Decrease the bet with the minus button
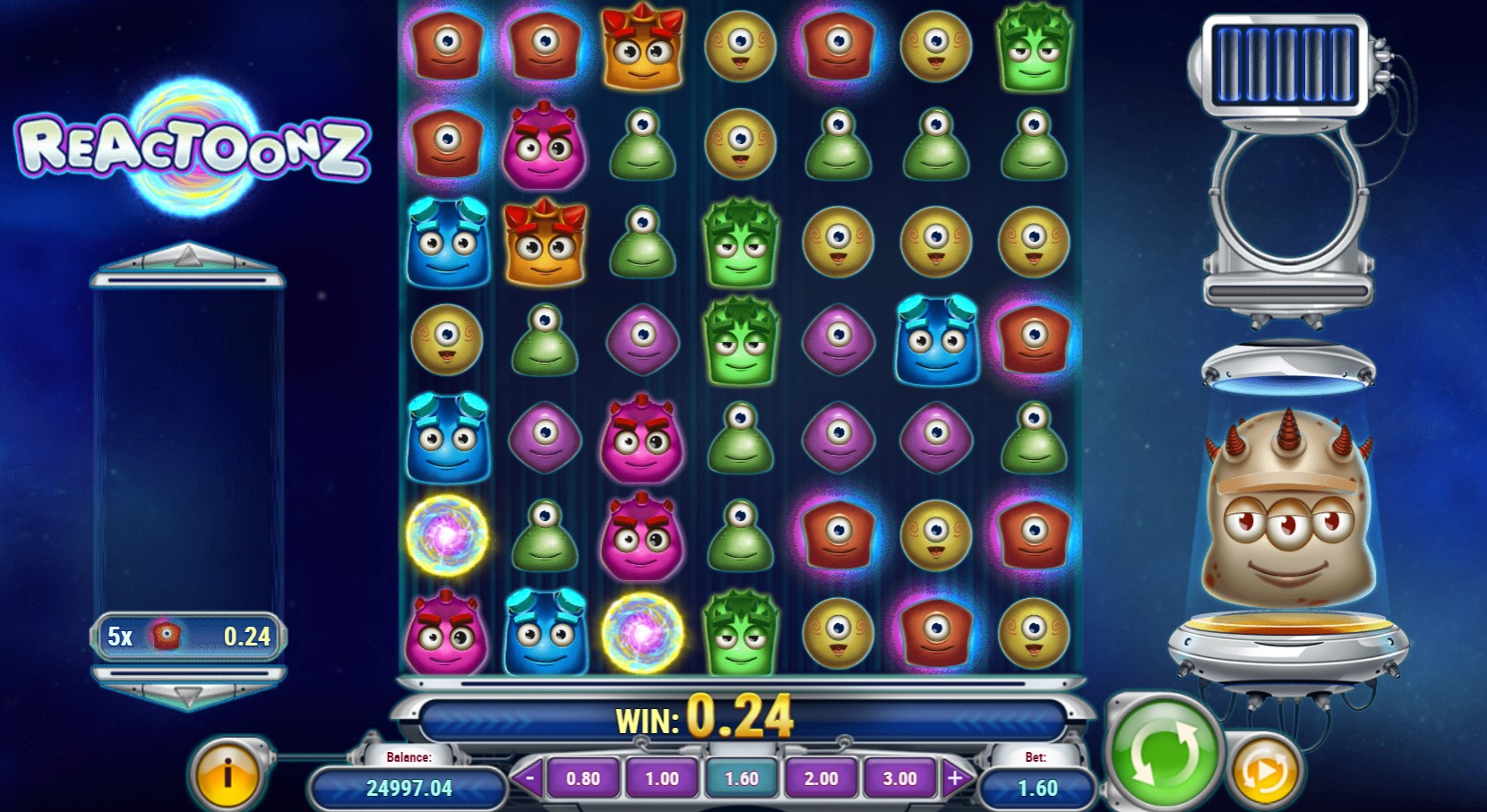The width and height of the screenshot is (1487, 812). 530,778
